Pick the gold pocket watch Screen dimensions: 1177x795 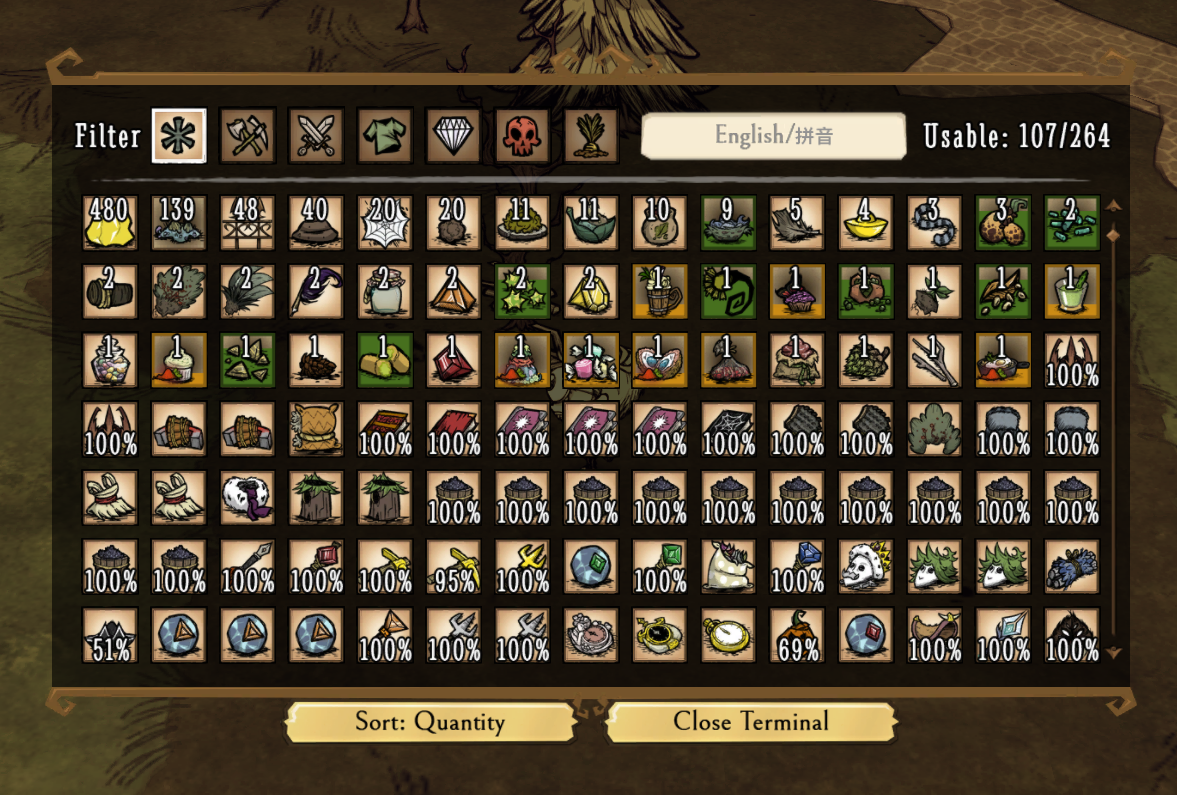pyautogui.click(x=729, y=636)
